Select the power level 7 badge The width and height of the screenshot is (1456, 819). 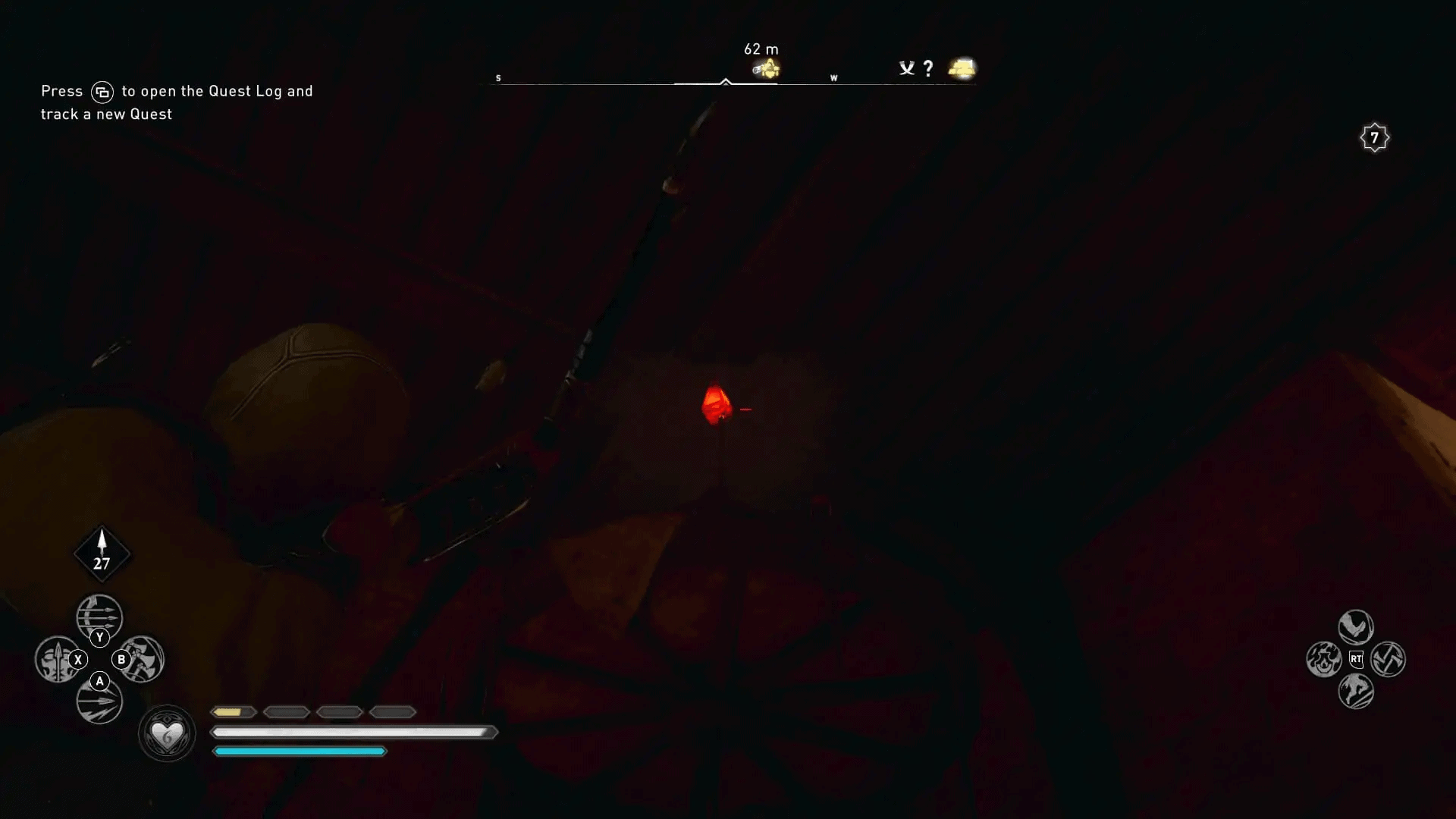[x=1373, y=137]
